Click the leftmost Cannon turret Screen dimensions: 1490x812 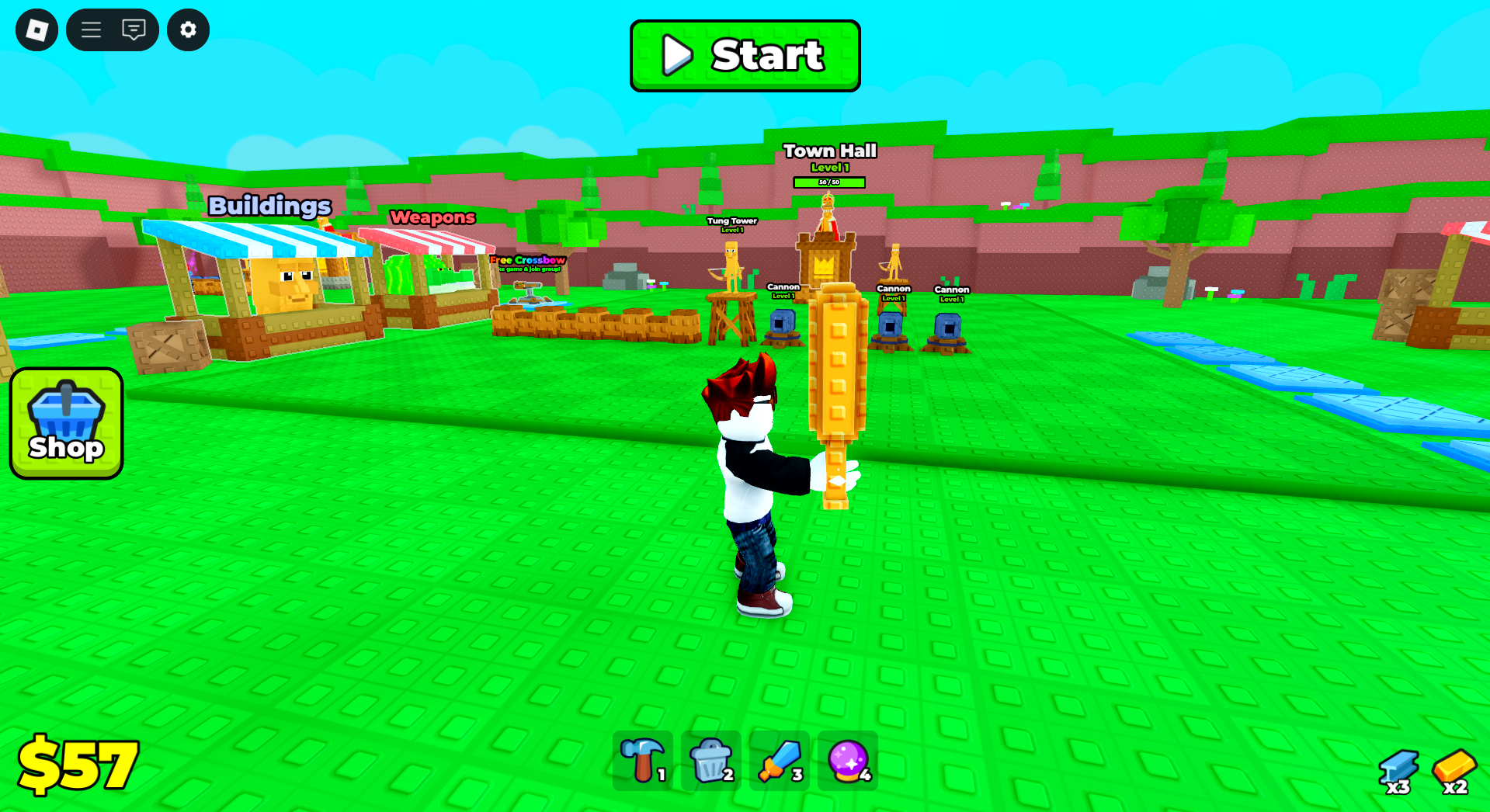coord(783,322)
